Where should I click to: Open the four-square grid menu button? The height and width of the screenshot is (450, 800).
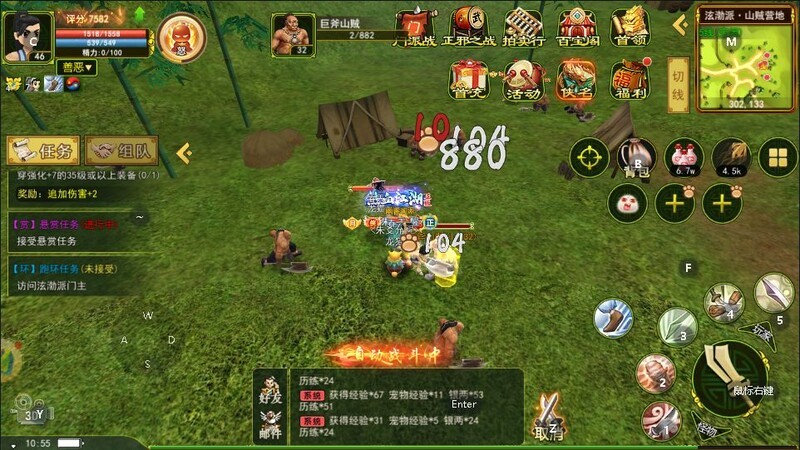pos(778,157)
